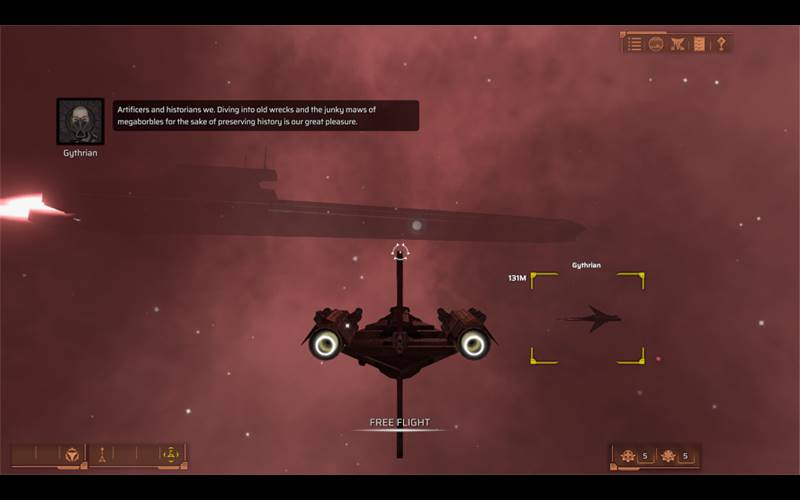Open the round globe map icon
800x500 pixels.
(656, 44)
